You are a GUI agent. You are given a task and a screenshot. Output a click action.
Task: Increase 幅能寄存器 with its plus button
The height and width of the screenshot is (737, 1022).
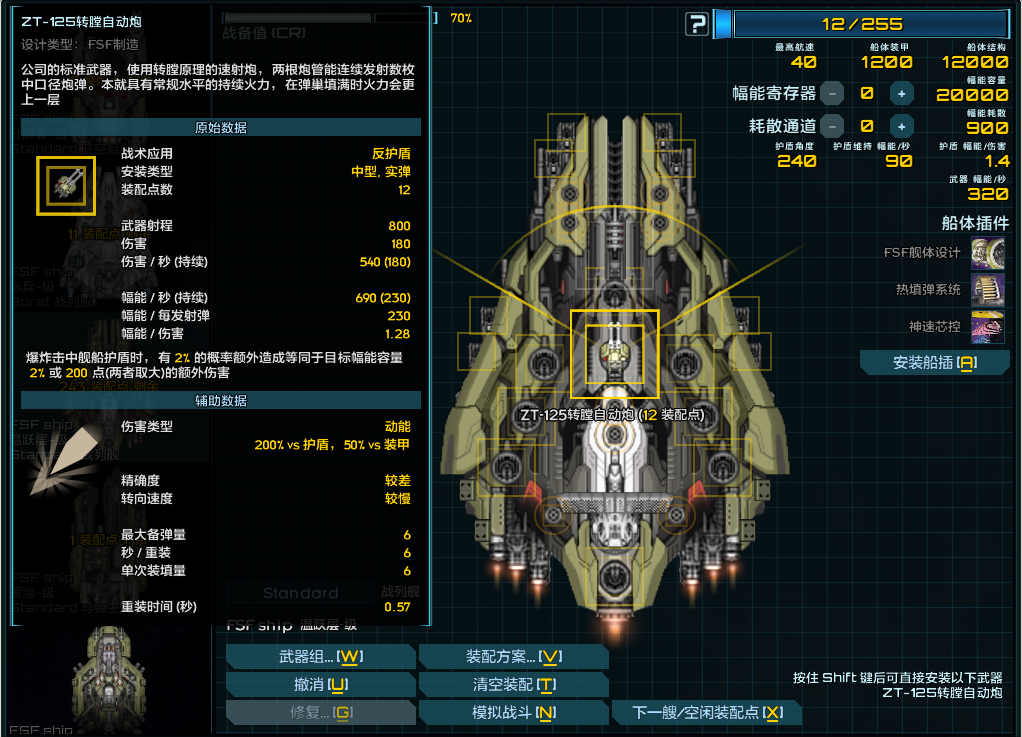click(901, 94)
